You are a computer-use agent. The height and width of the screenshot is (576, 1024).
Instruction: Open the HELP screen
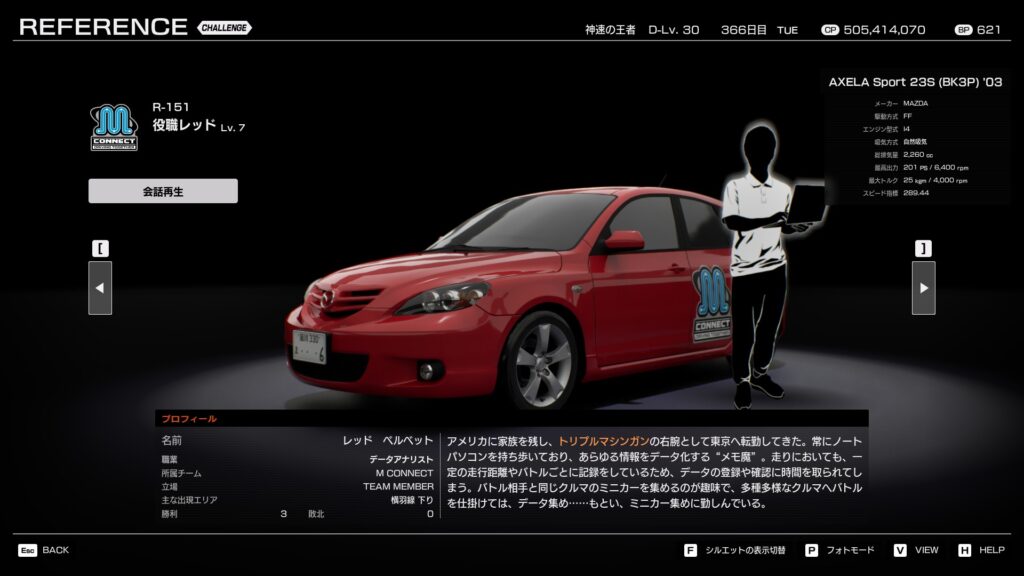click(982, 550)
